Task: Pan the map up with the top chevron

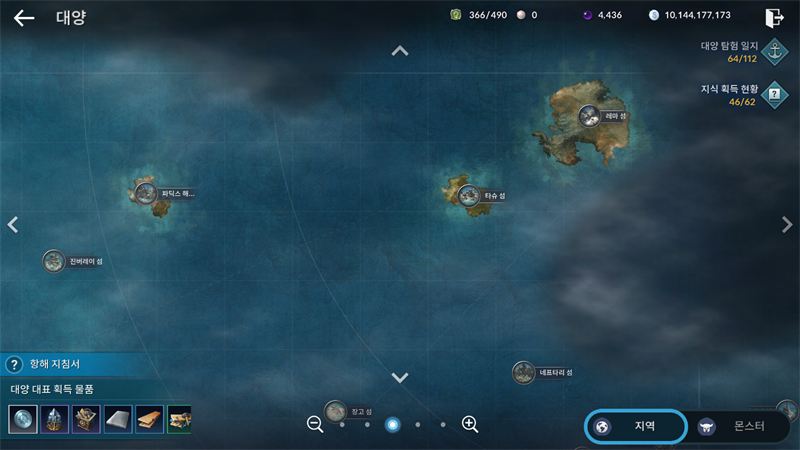Action: click(x=400, y=51)
